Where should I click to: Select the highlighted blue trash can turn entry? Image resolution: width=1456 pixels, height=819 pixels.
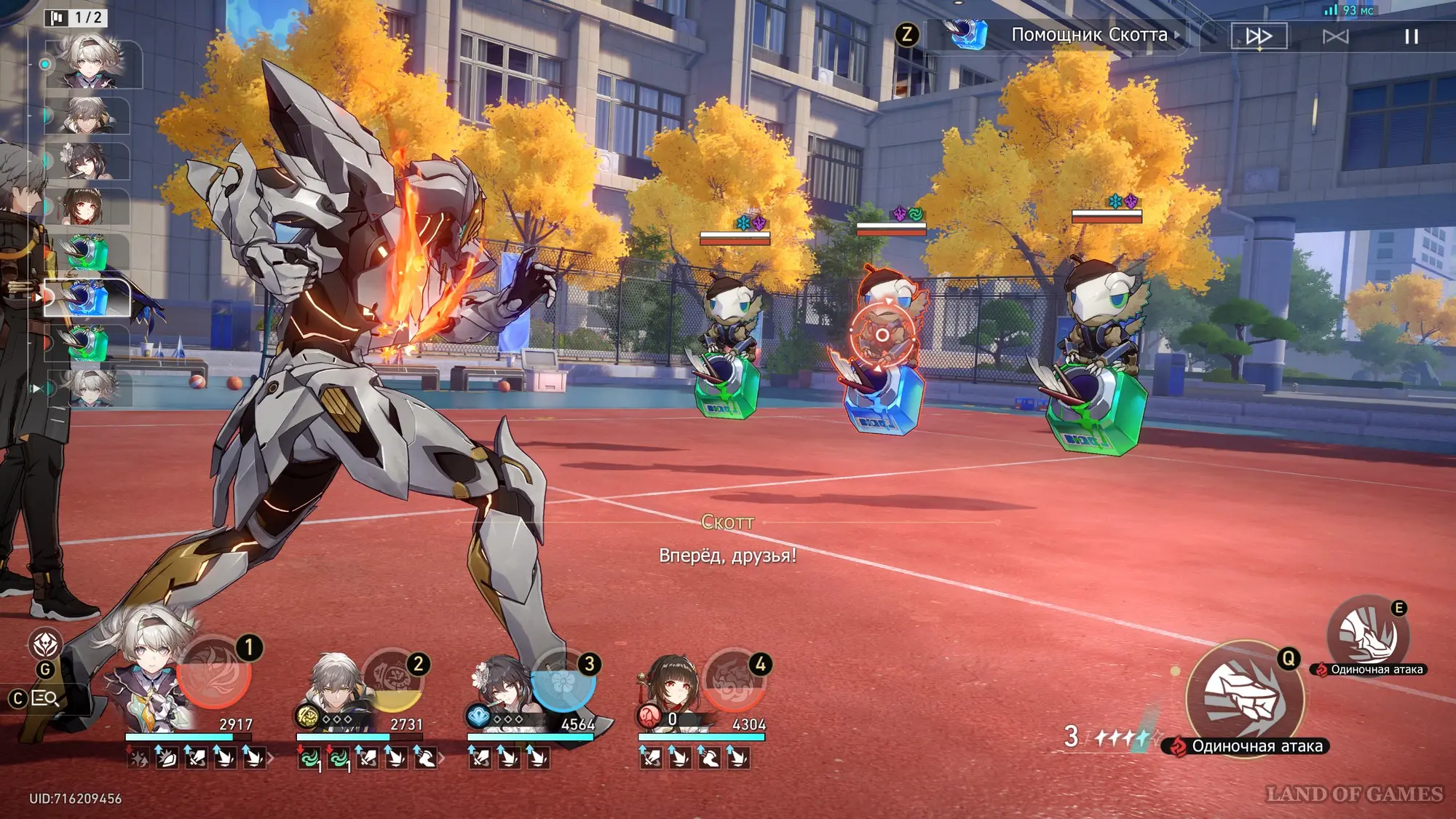point(88,298)
